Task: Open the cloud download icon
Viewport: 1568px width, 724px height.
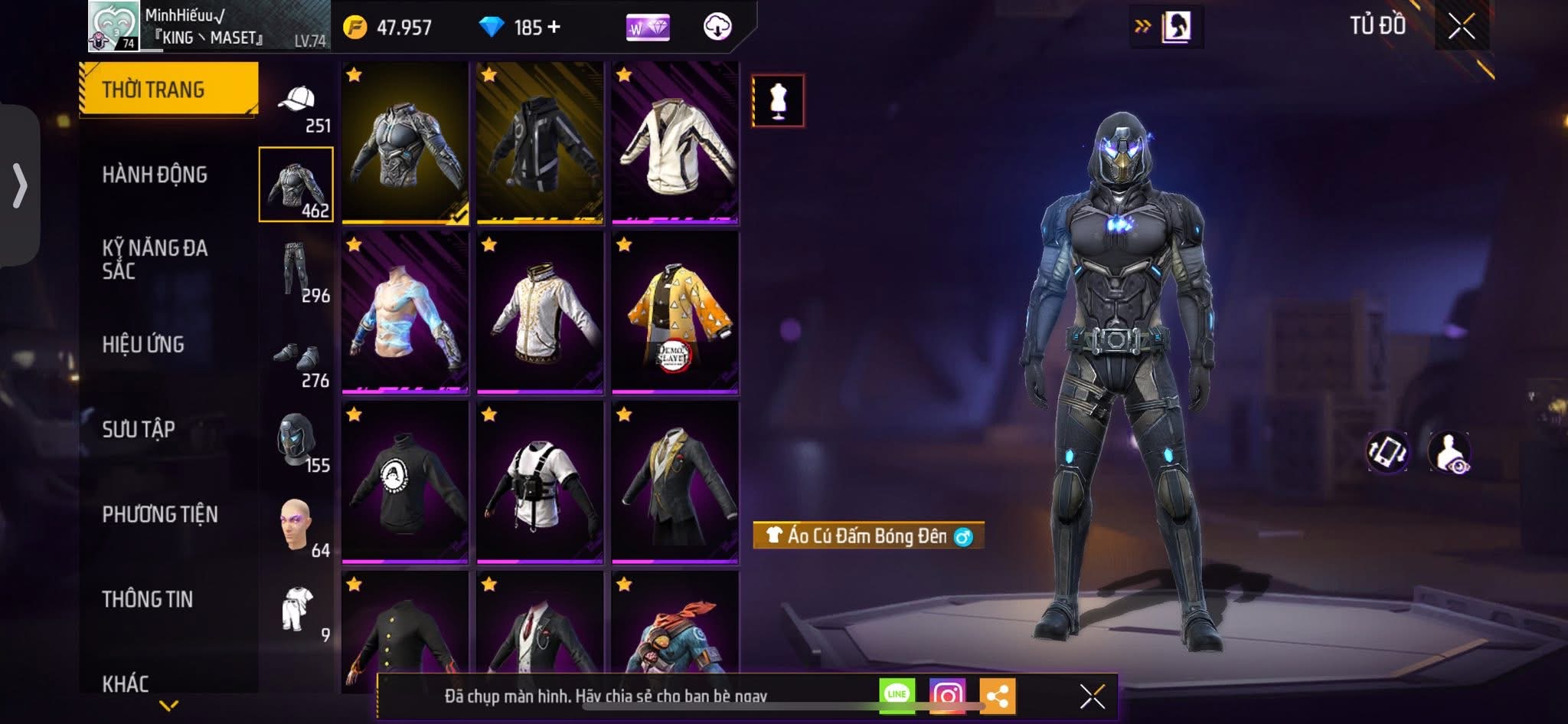Action: pyautogui.click(x=717, y=27)
